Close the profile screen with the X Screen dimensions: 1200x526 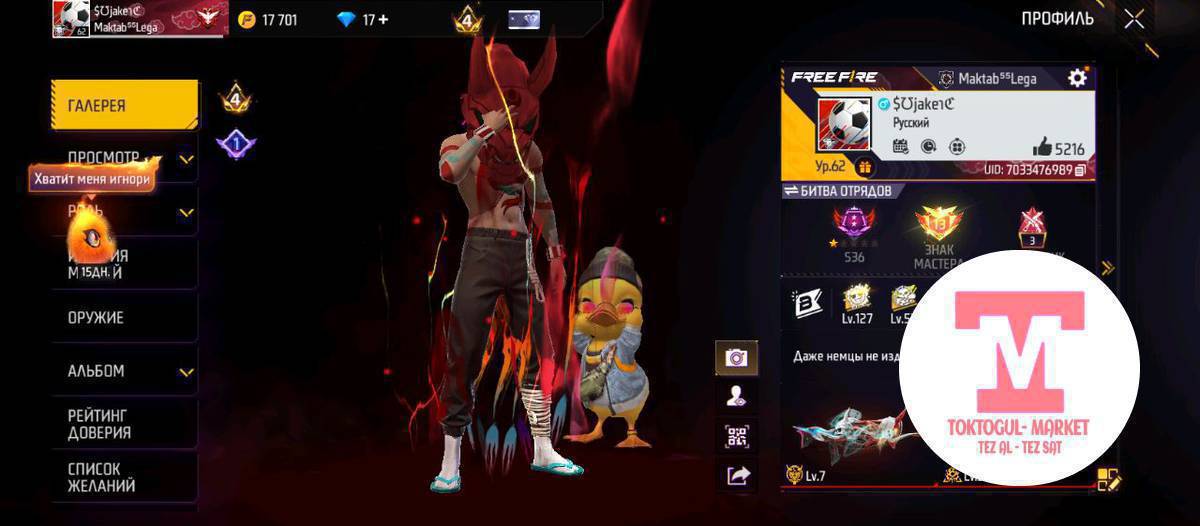pyautogui.click(x=1134, y=19)
